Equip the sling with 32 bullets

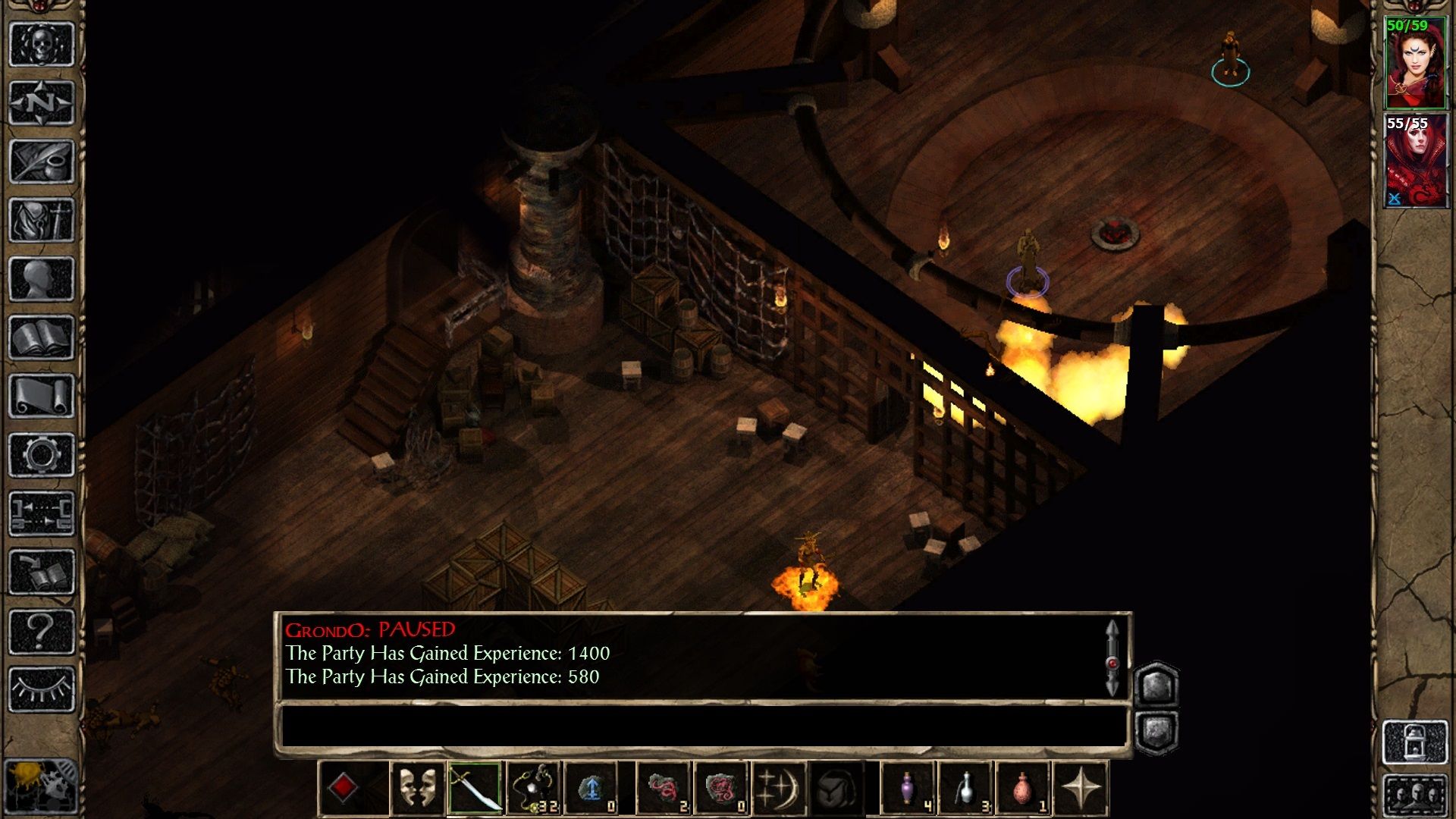click(x=533, y=789)
